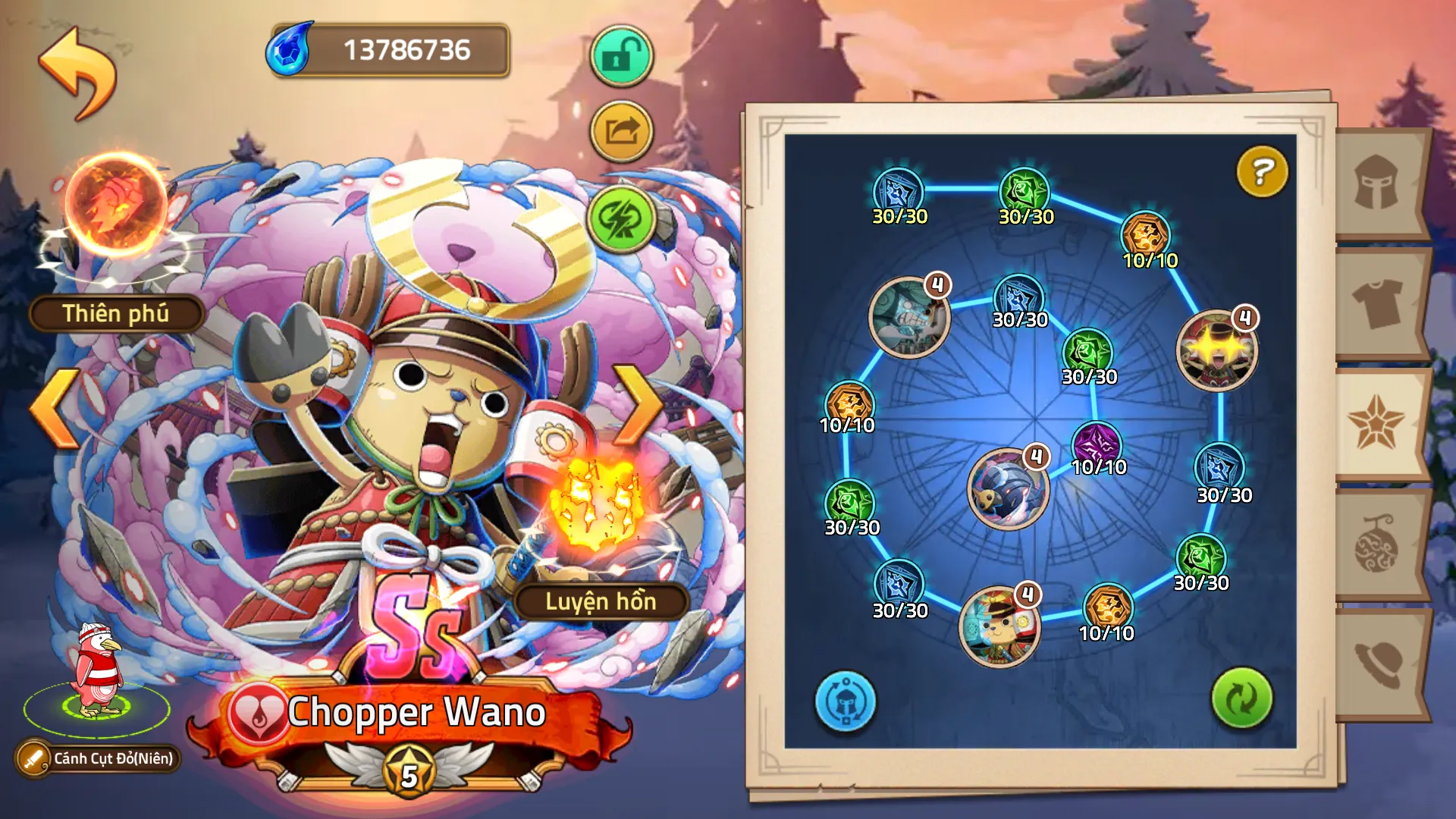Image resolution: width=1456 pixels, height=819 pixels.
Task: Tap the green unlock padlock button
Action: click(x=621, y=56)
